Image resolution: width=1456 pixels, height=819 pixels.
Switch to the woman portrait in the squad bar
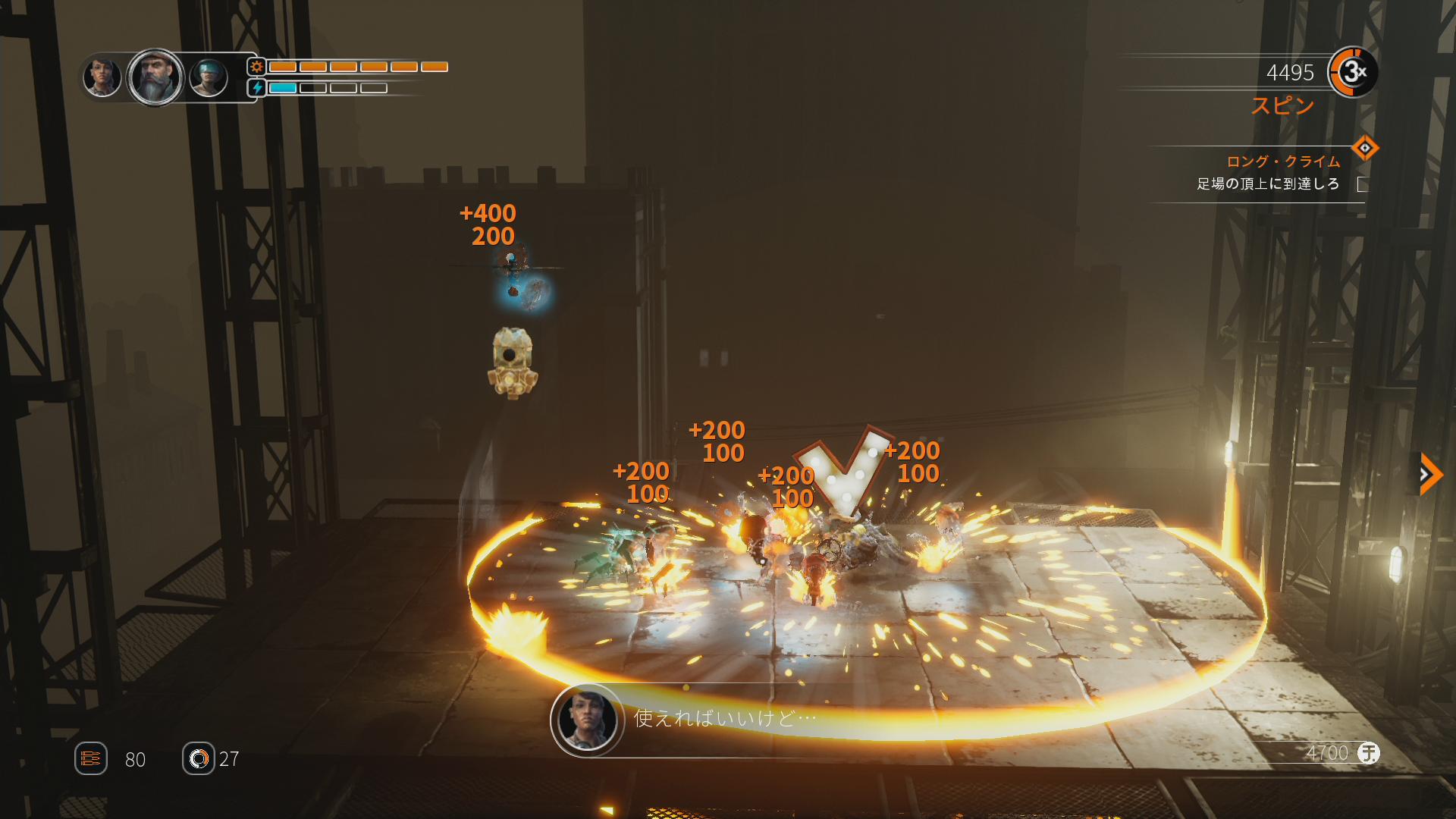pos(102,77)
